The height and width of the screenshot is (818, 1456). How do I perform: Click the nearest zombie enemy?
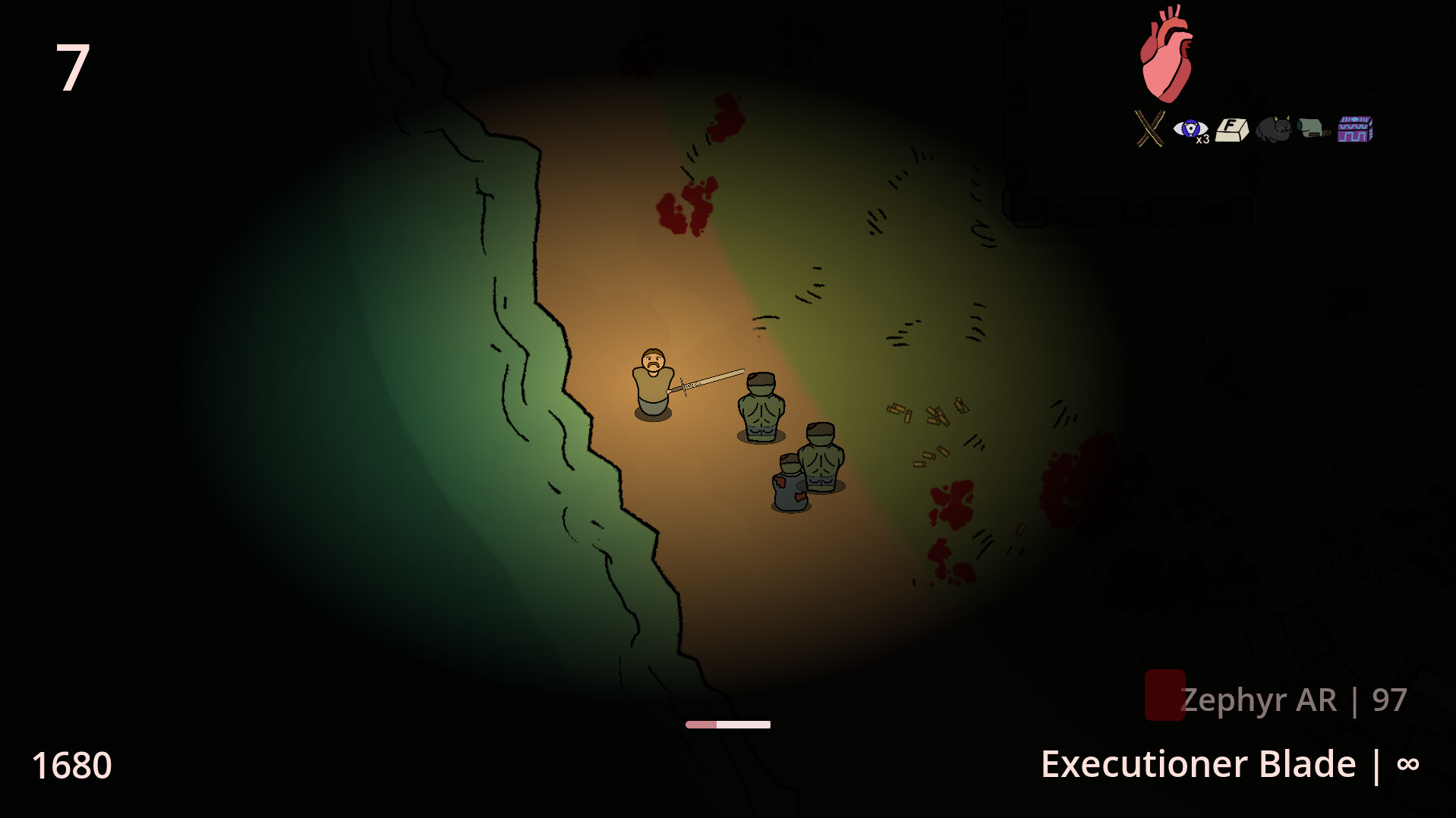(761, 406)
